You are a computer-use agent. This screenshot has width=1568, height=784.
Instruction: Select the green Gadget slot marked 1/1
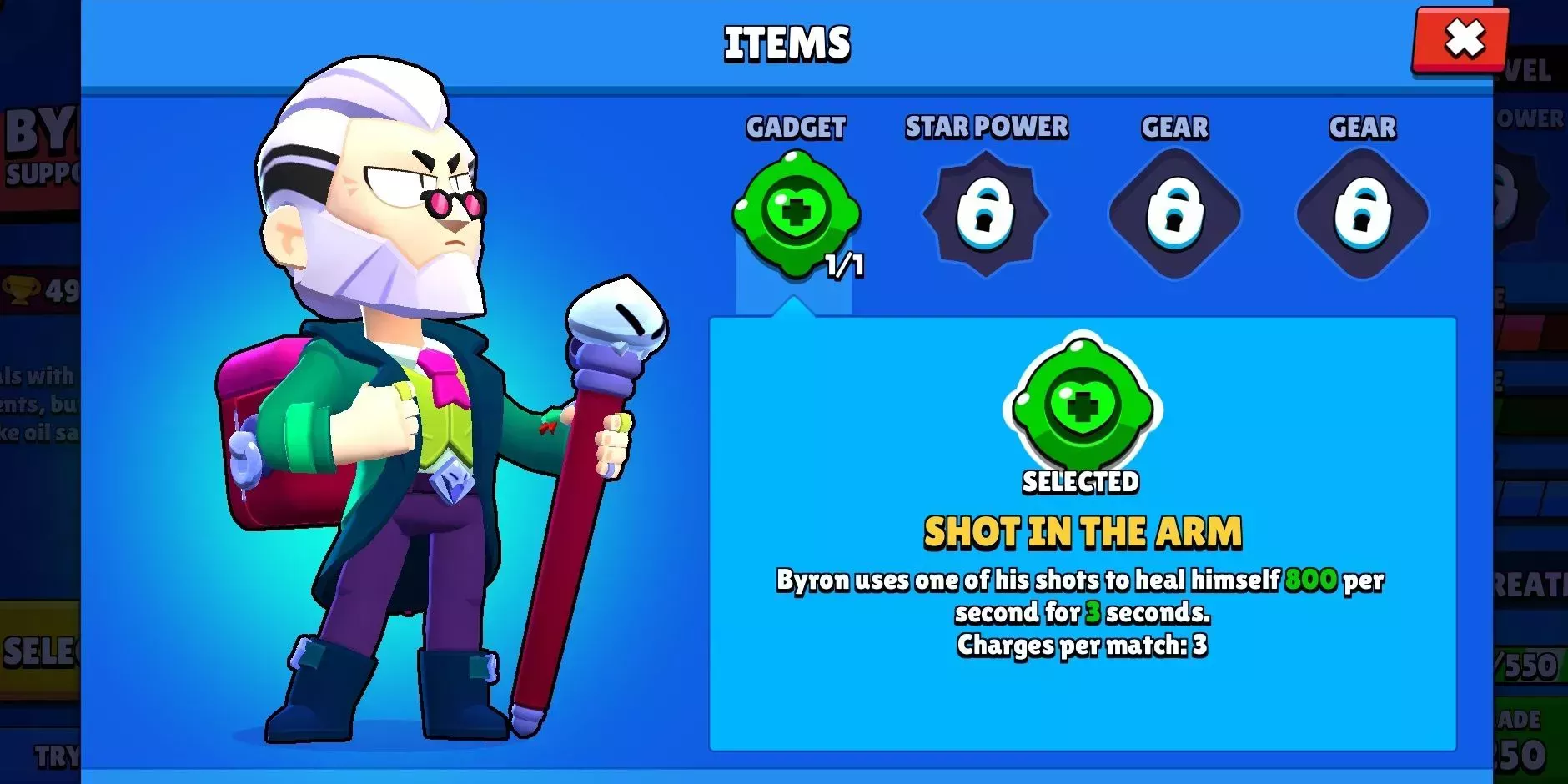(796, 214)
